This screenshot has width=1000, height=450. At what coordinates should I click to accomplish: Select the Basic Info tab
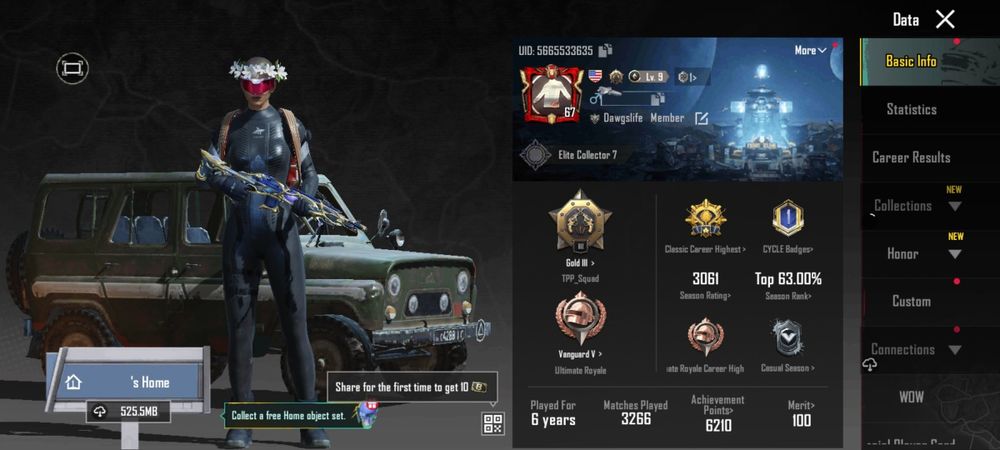point(911,61)
